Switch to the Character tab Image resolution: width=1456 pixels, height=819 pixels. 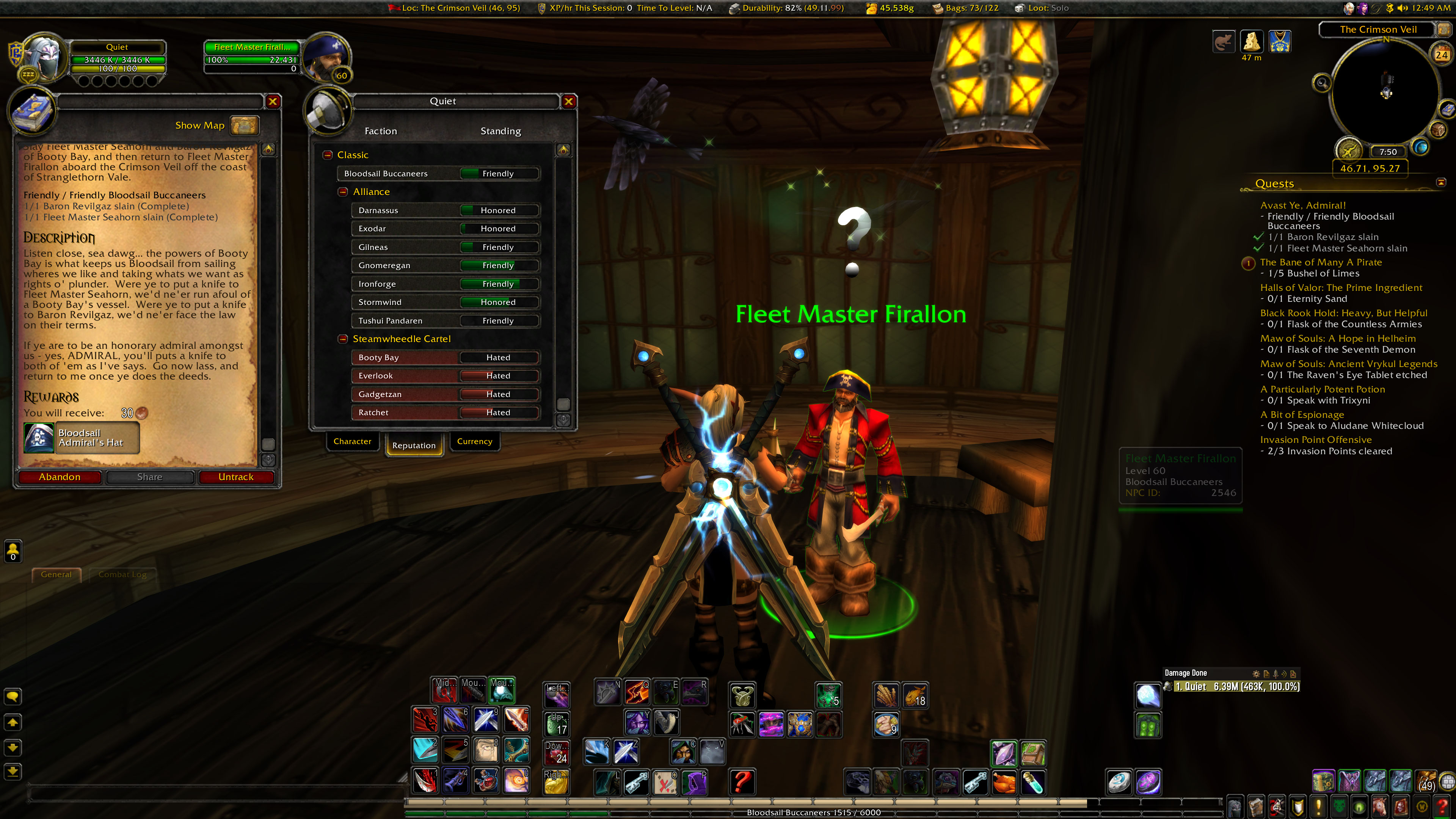point(352,441)
